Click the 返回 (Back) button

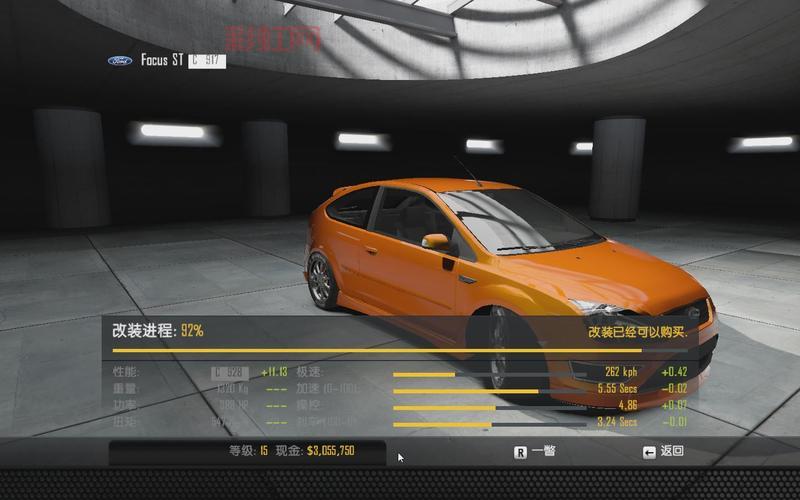(x=664, y=451)
